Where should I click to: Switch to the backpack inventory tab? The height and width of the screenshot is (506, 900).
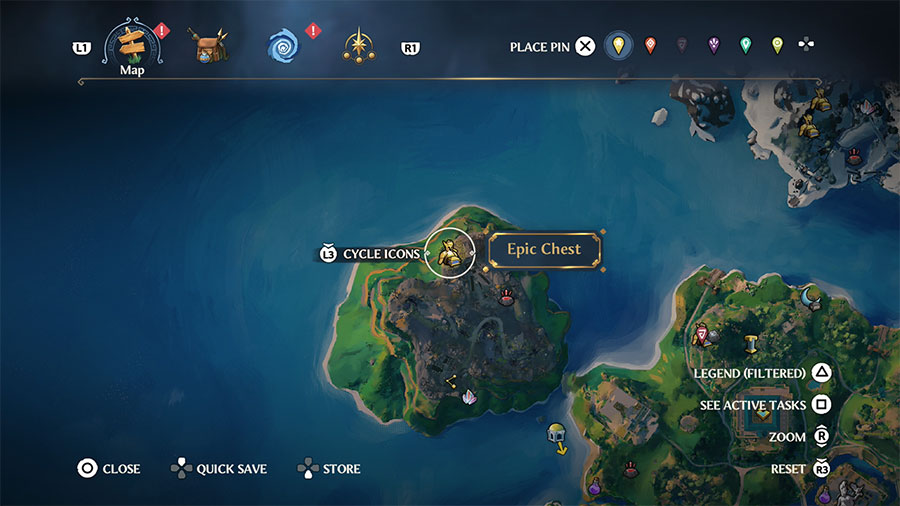209,46
